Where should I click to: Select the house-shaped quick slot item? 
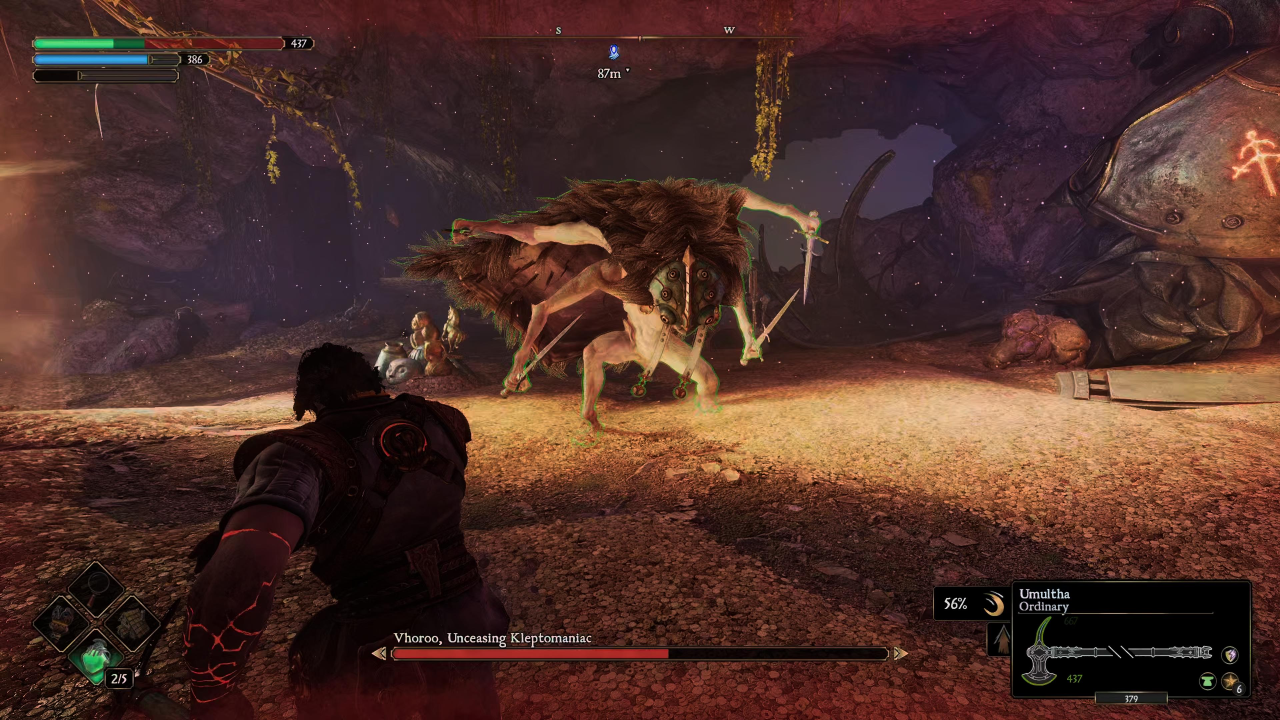133,622
